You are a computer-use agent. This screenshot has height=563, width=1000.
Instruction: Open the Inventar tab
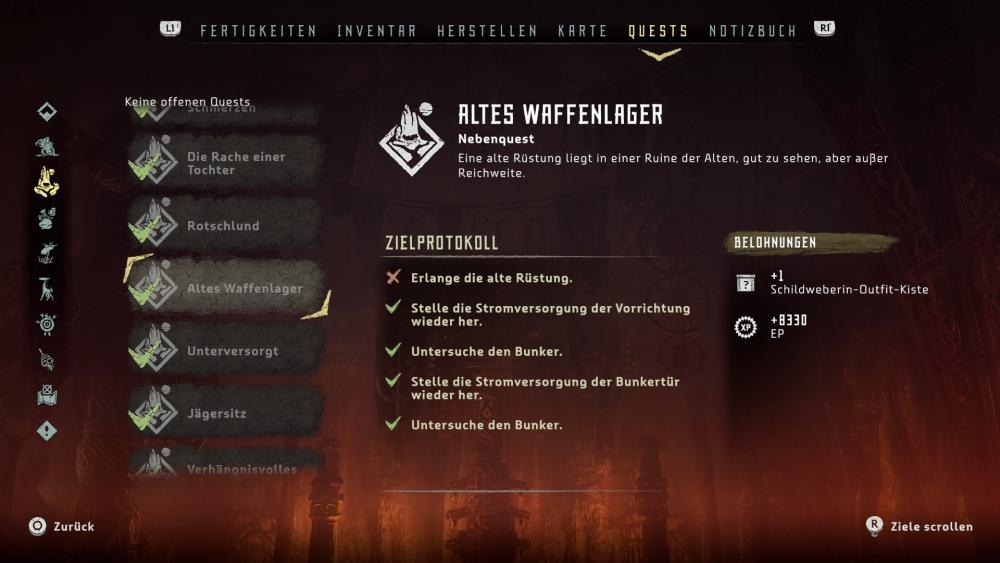(x=377, y=31)
